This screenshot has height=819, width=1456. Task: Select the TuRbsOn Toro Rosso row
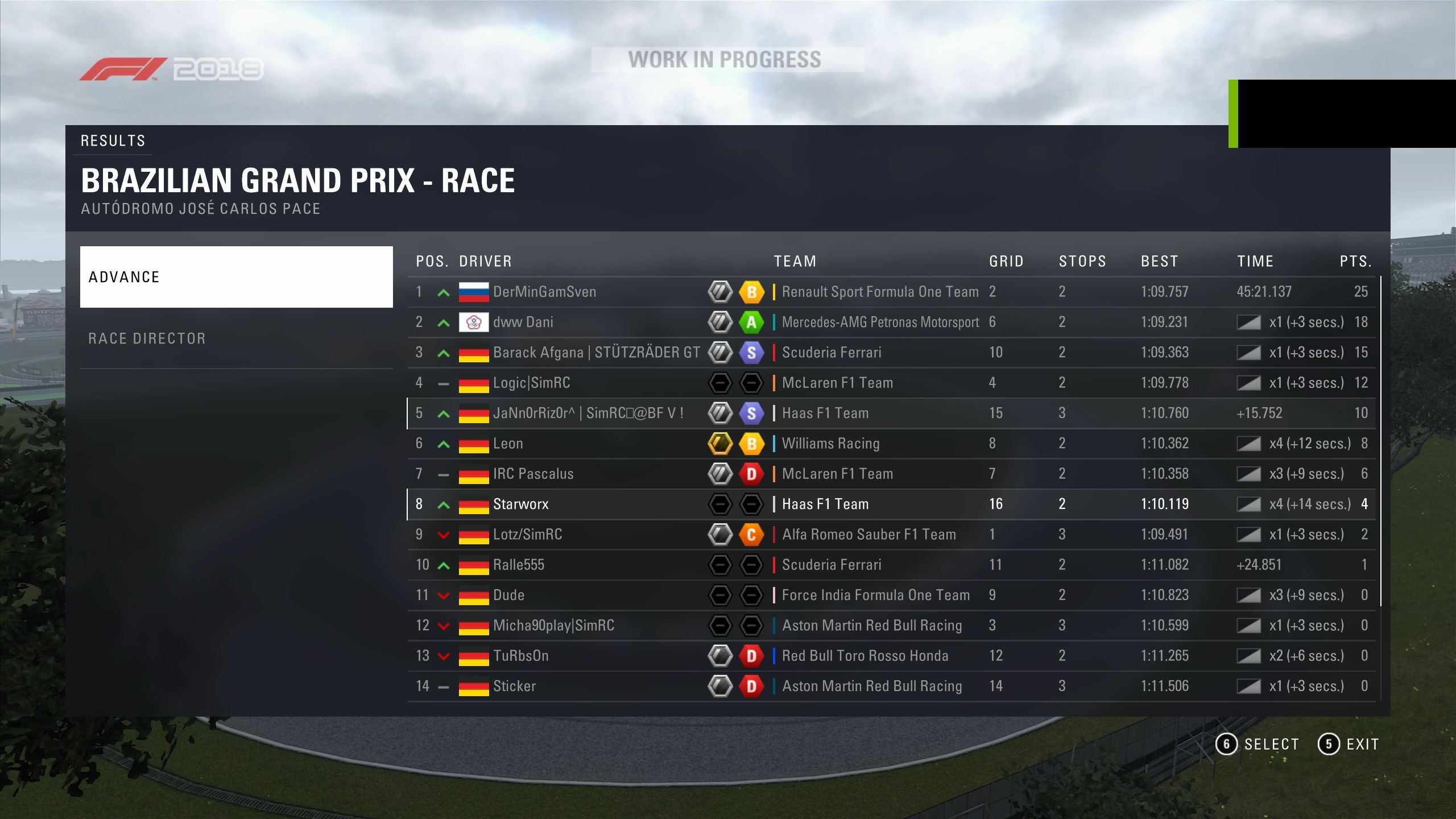point(891,656)
